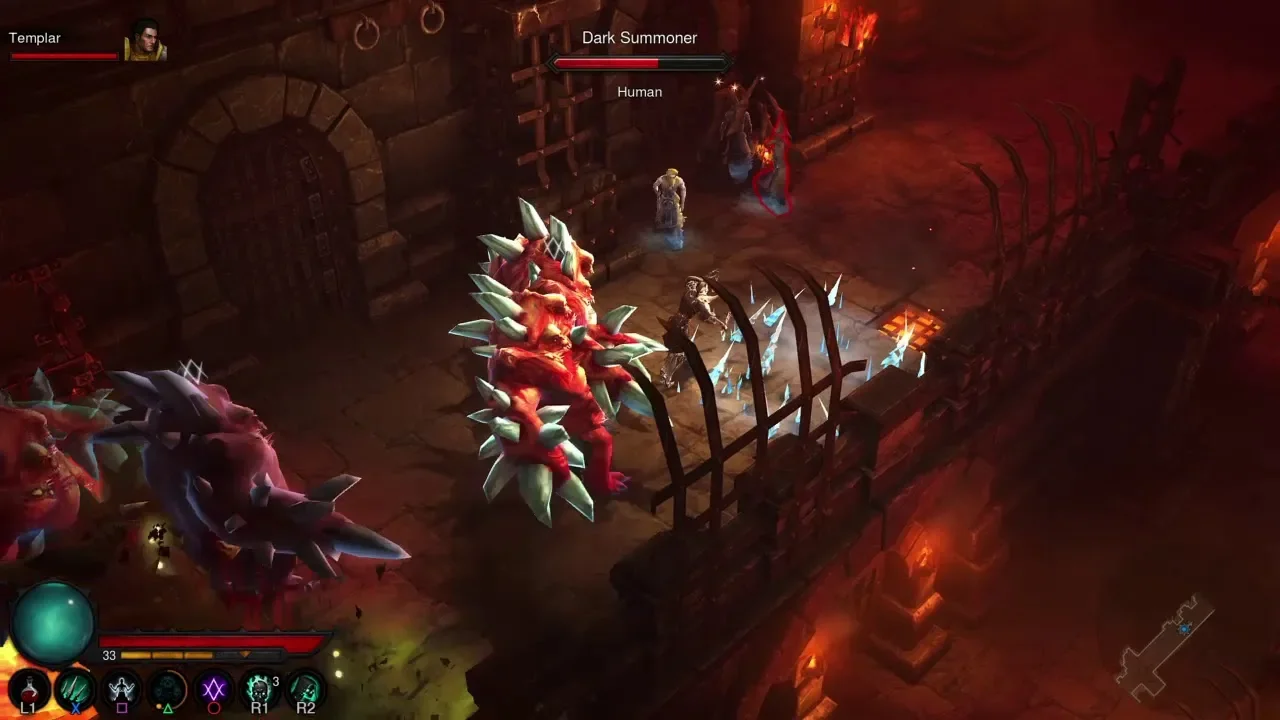Select the Templar follower portrait
The image size is (1280, 720).
(145, 42)
